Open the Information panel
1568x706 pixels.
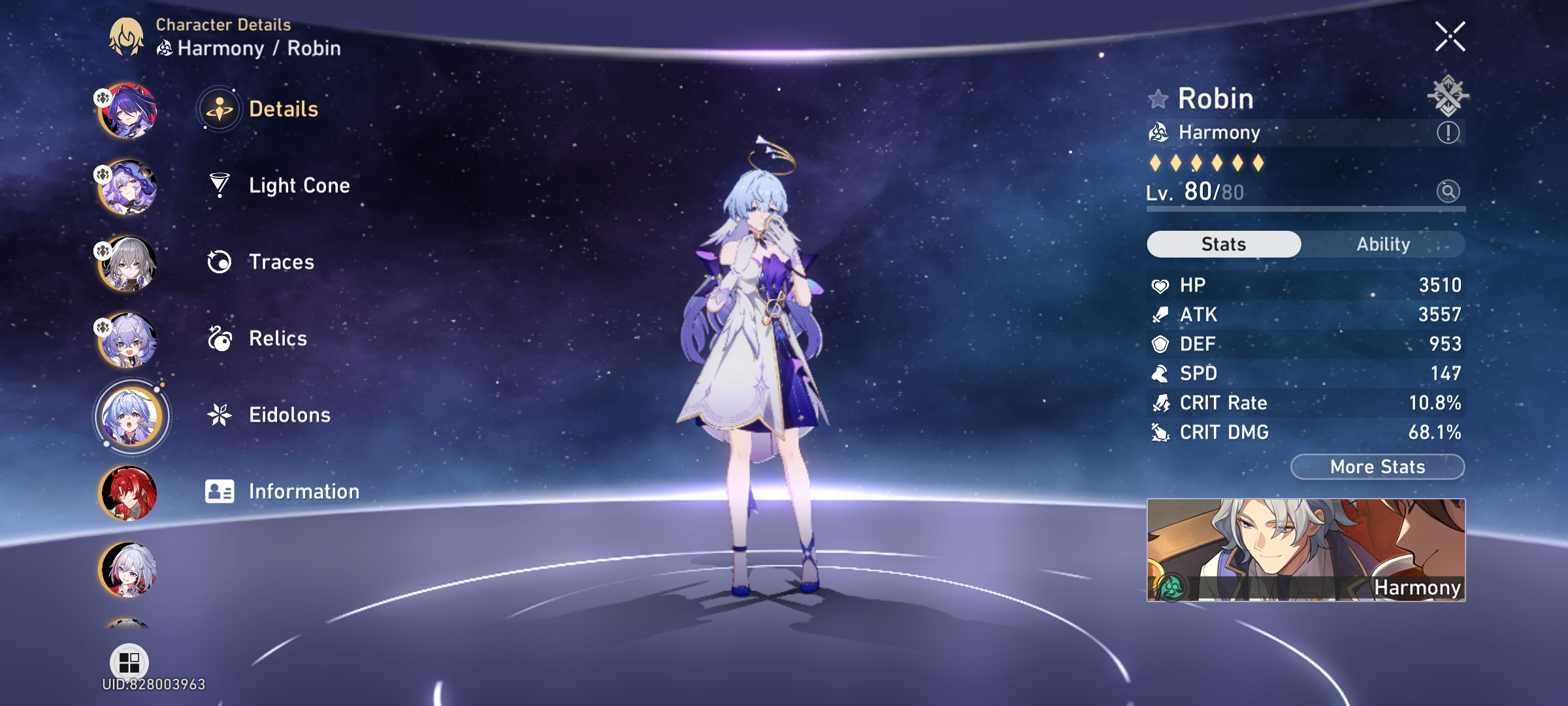pyautogui.click(x=302, y=491)
